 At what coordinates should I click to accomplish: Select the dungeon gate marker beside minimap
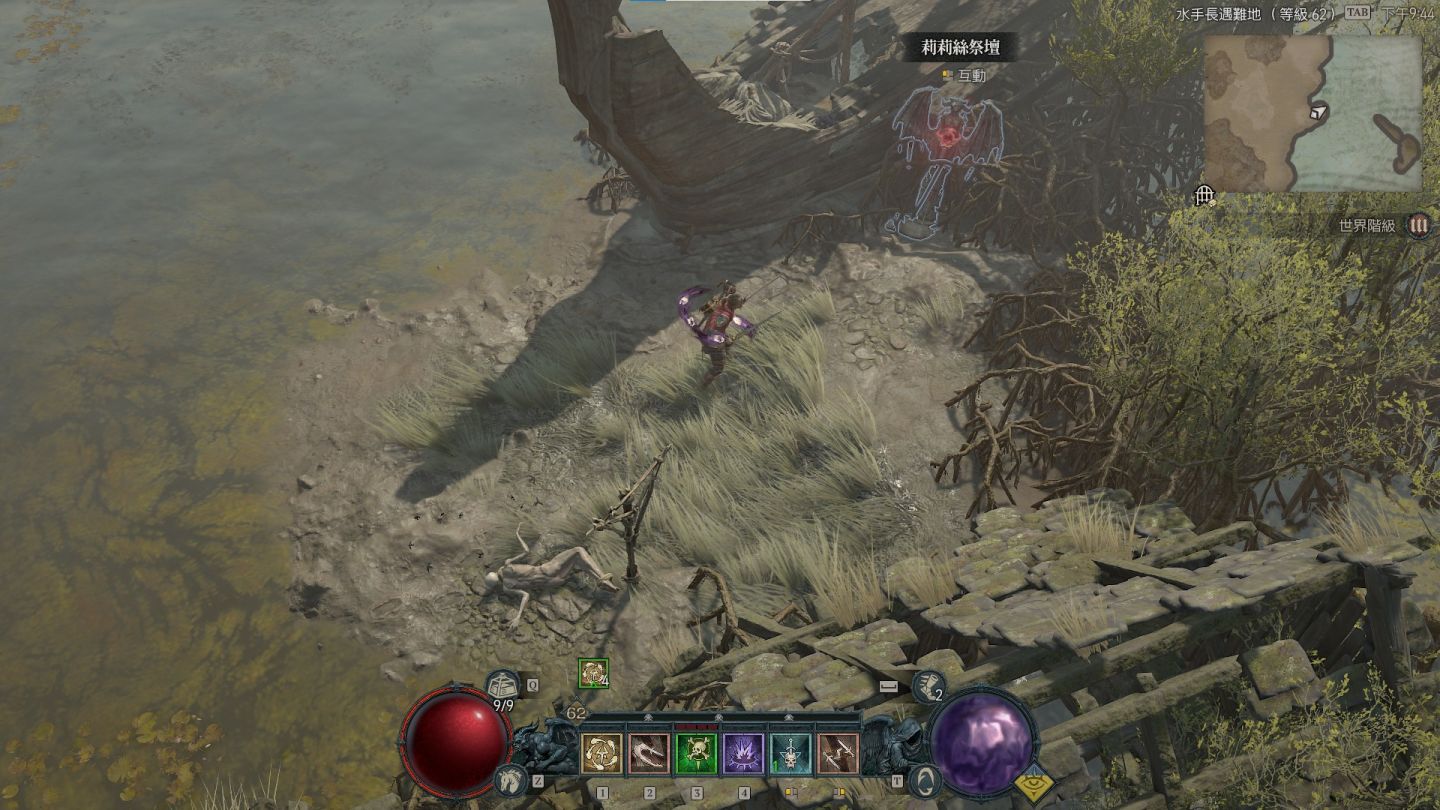1204,195
